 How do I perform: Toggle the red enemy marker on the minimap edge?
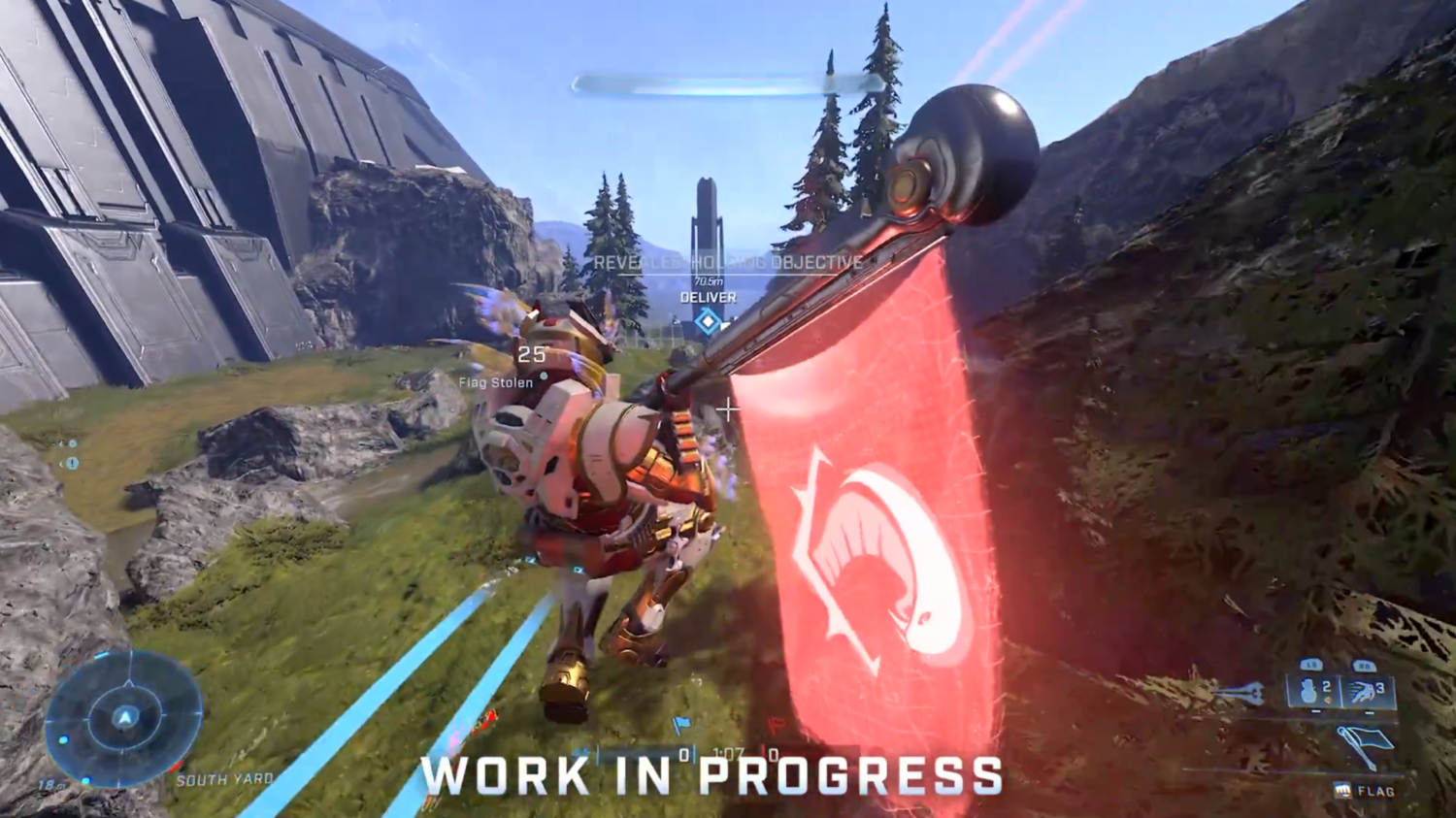176,768
